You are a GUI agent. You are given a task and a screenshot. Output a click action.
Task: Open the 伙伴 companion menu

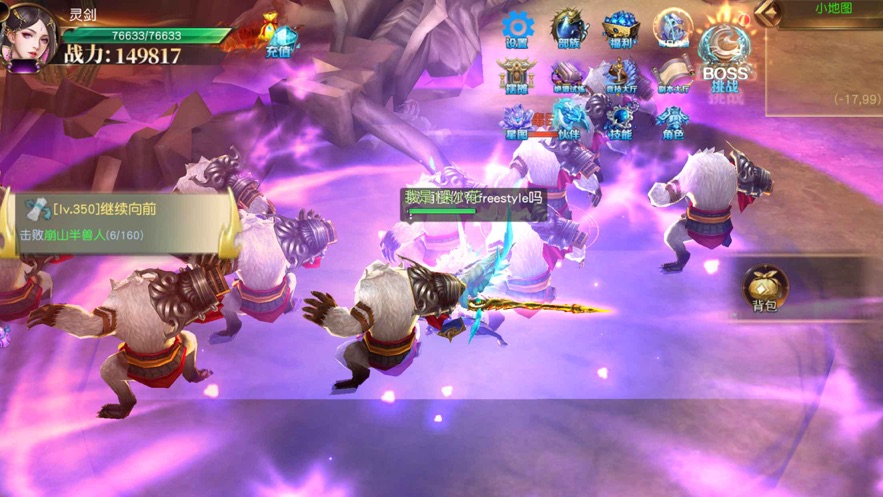pyautogui.click(x=569, y=120)
